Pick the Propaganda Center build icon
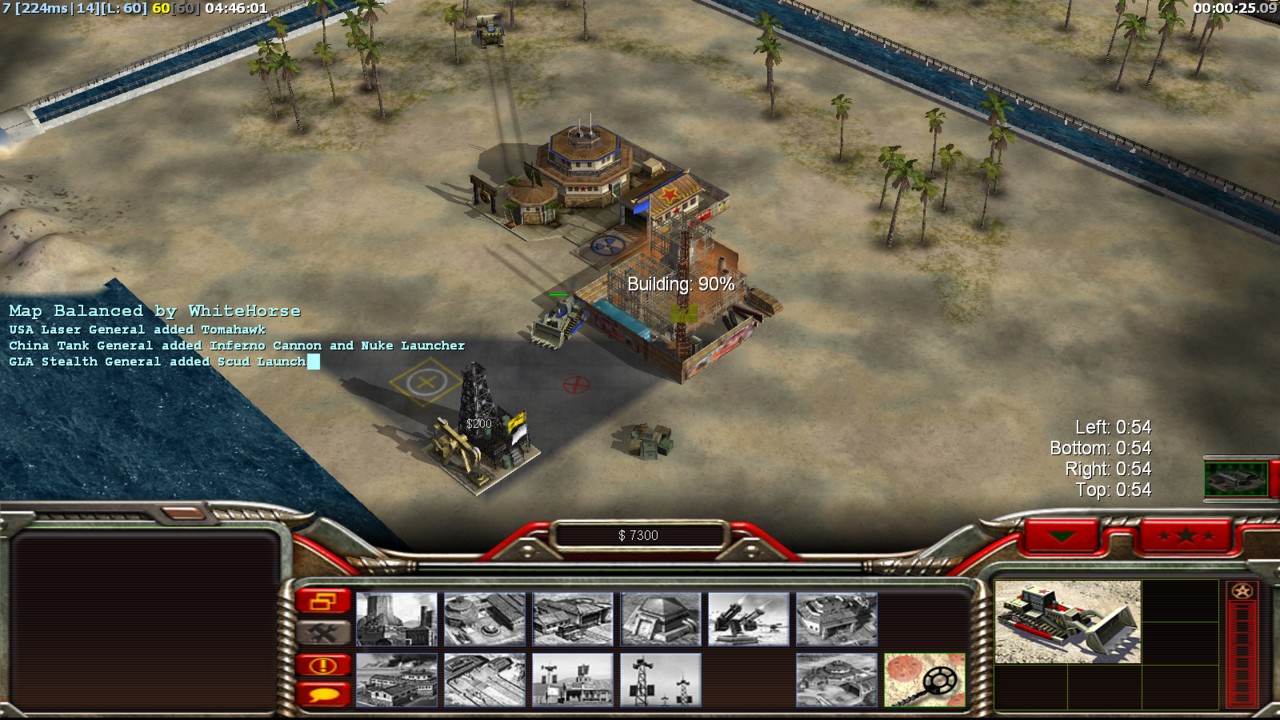Viewport: 1280px width, 720px height. (397, 680)
